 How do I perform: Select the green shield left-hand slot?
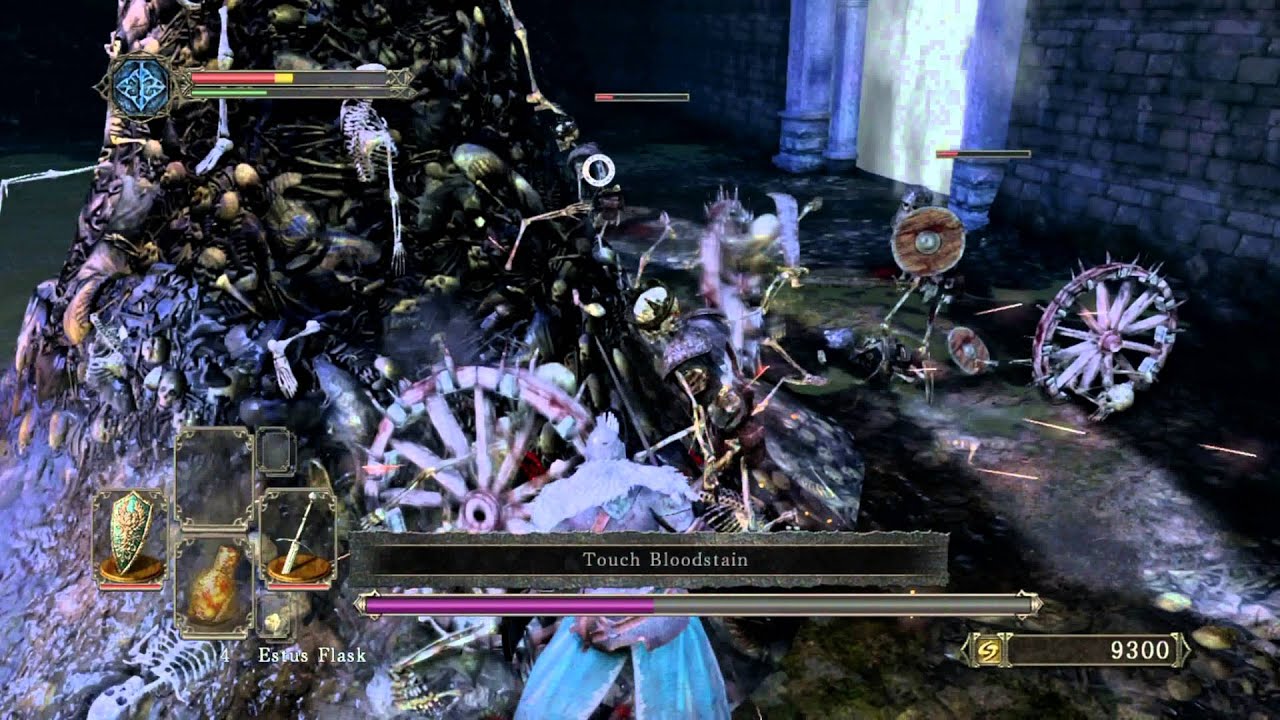coord(130,536)
